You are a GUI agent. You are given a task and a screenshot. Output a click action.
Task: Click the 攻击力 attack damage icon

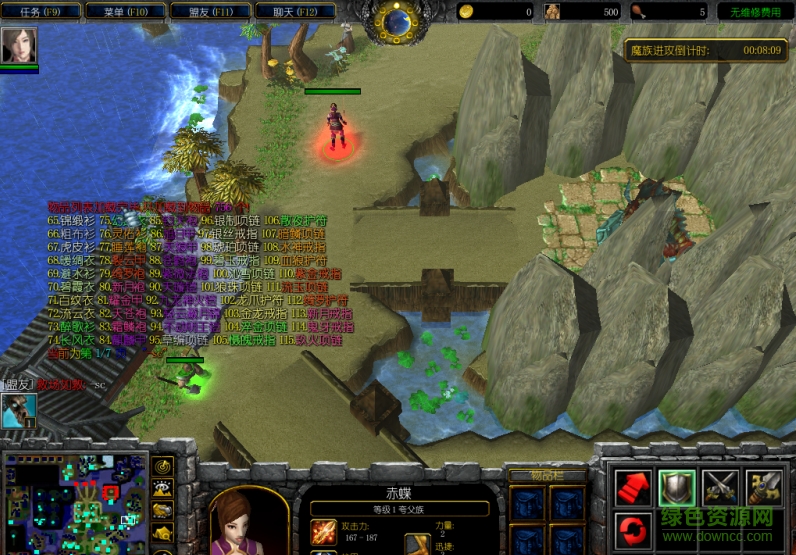323,532
